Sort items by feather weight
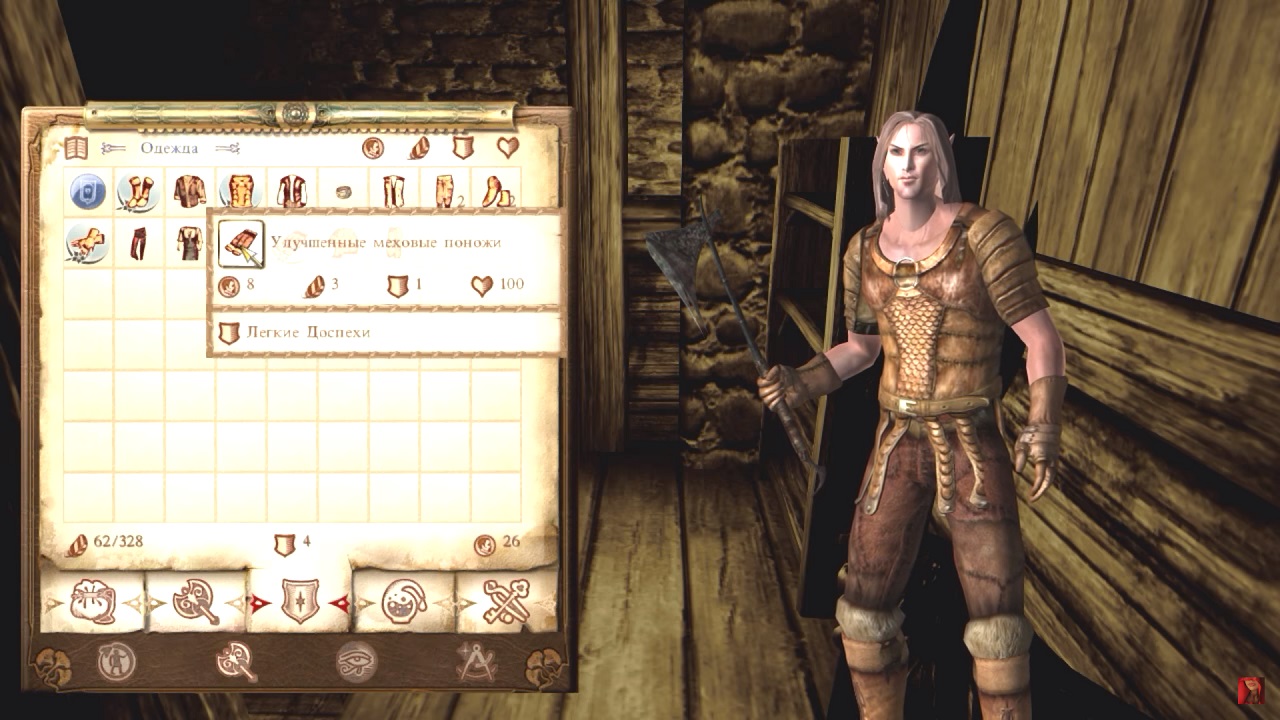This screenshot has width=1280, height=720. 419,148
